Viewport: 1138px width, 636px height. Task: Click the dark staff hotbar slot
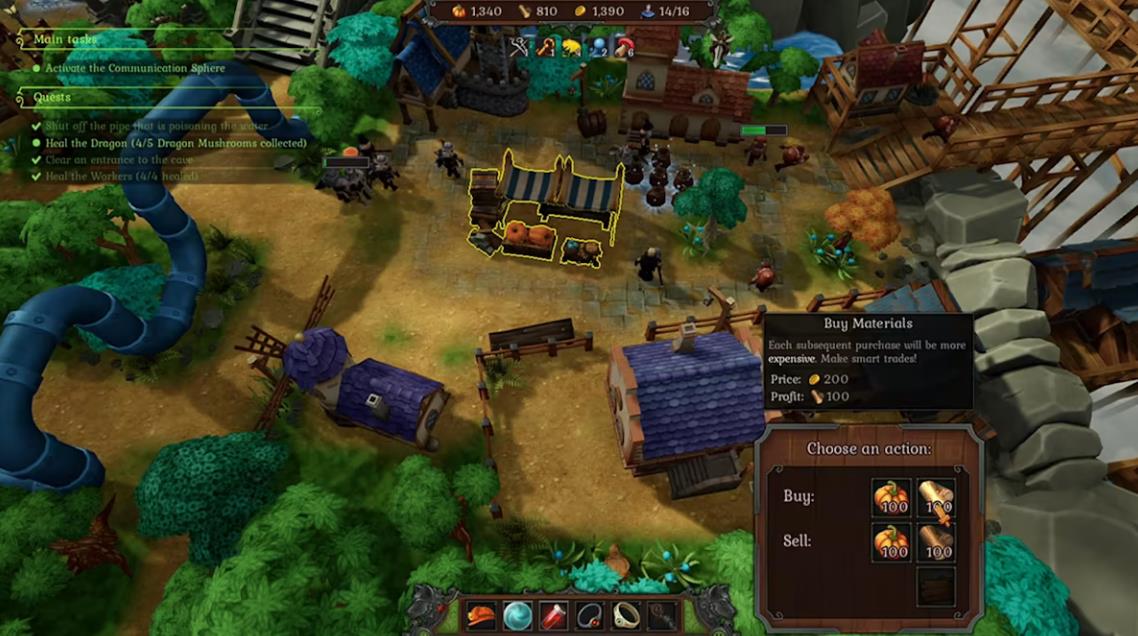(662, 614)
